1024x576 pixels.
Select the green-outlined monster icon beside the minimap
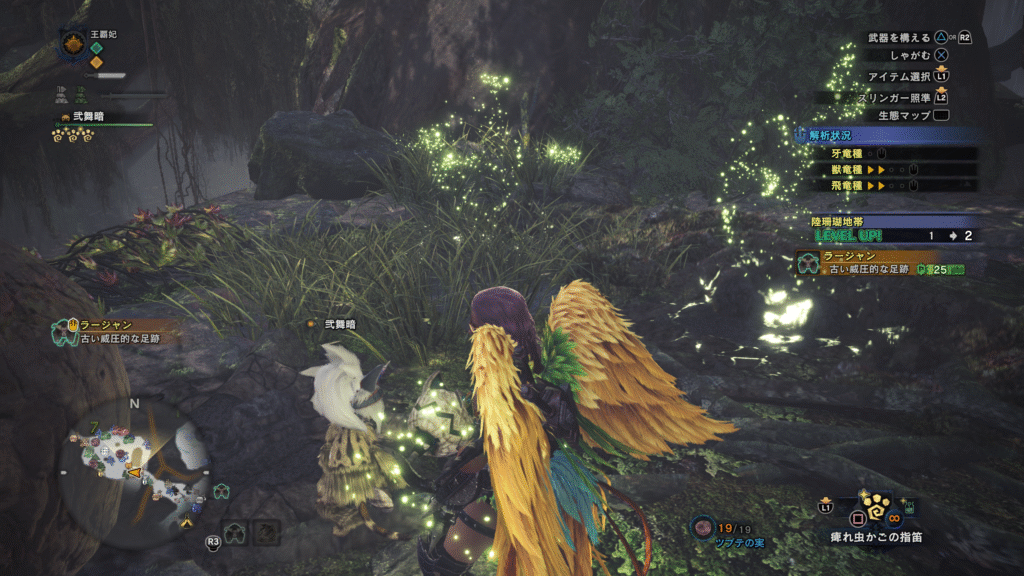(223, 490)
